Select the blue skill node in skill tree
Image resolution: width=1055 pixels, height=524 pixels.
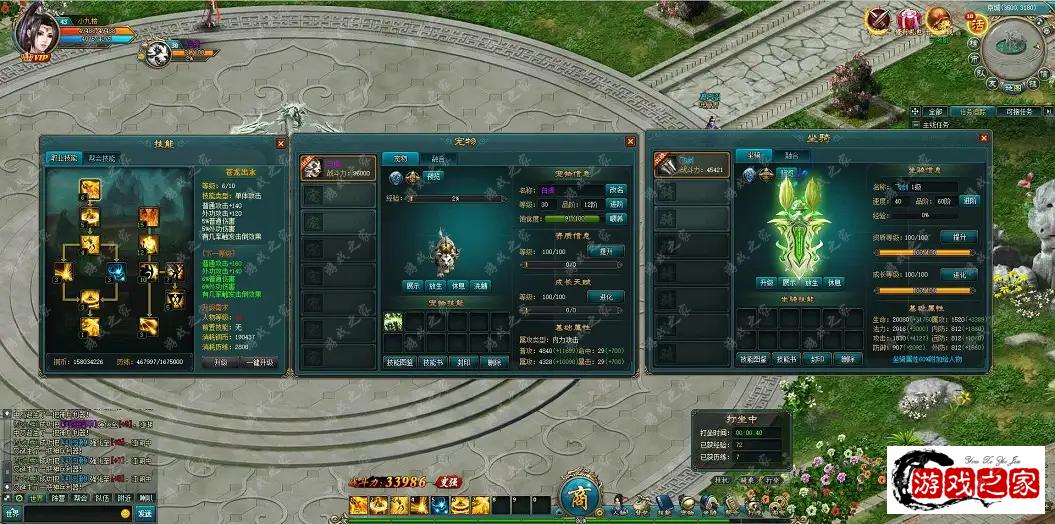coord(117,271)
